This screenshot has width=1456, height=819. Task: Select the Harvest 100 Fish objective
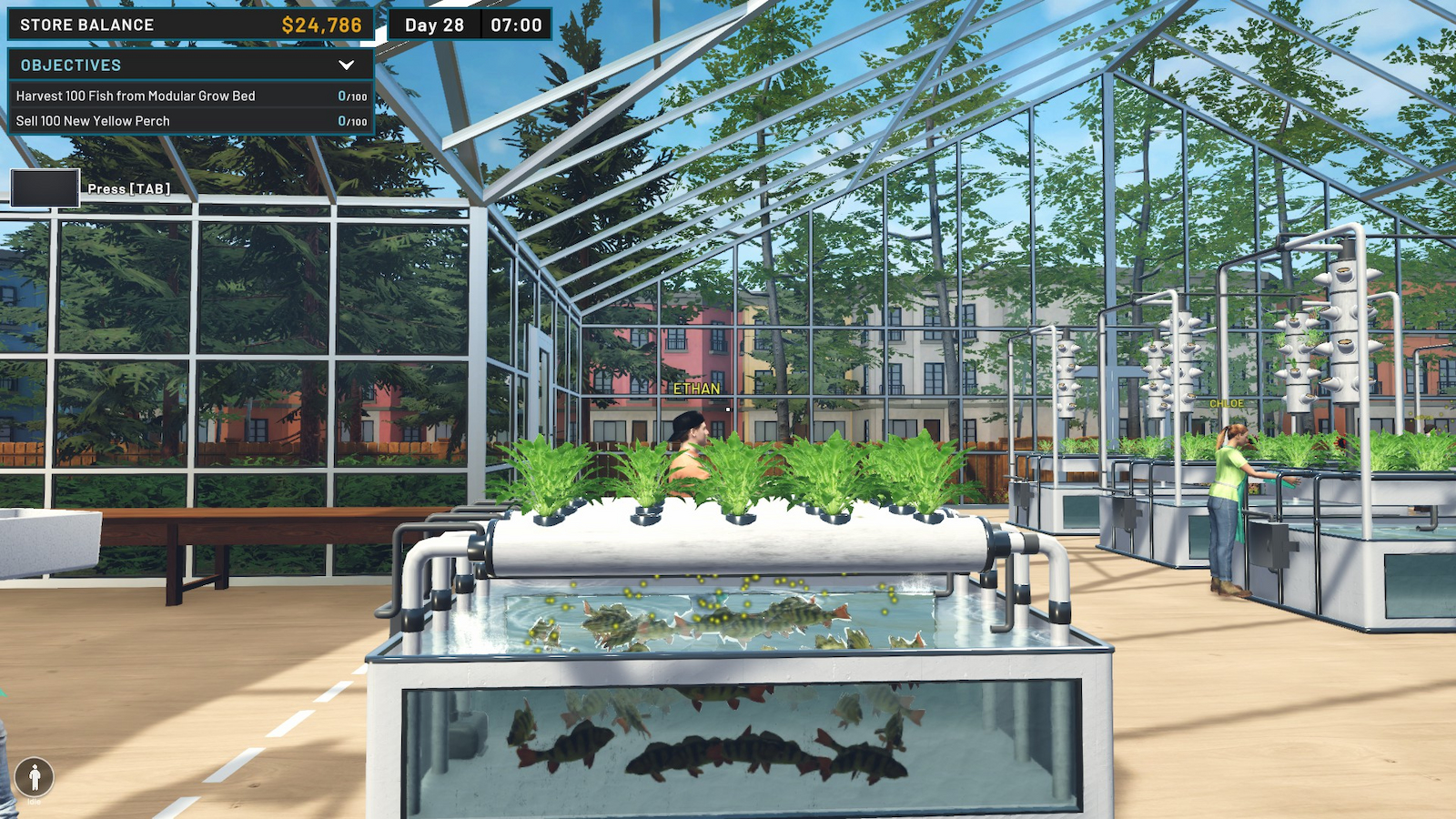(135, 95)
